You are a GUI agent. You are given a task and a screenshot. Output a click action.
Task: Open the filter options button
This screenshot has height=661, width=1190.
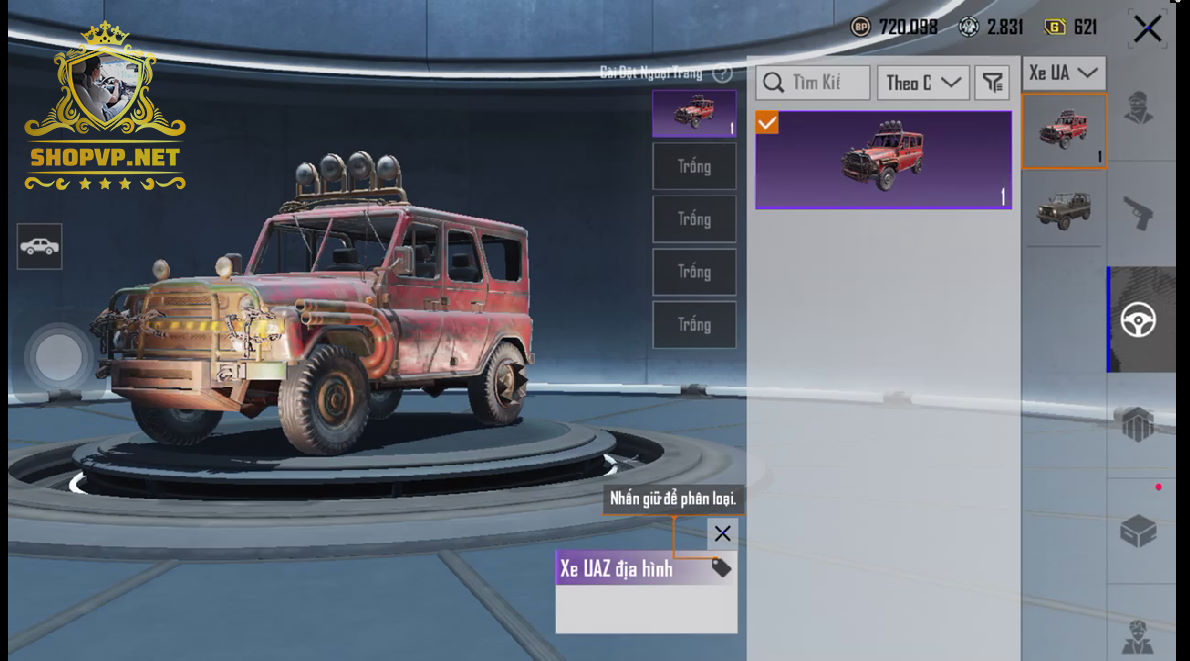point(992,83)
